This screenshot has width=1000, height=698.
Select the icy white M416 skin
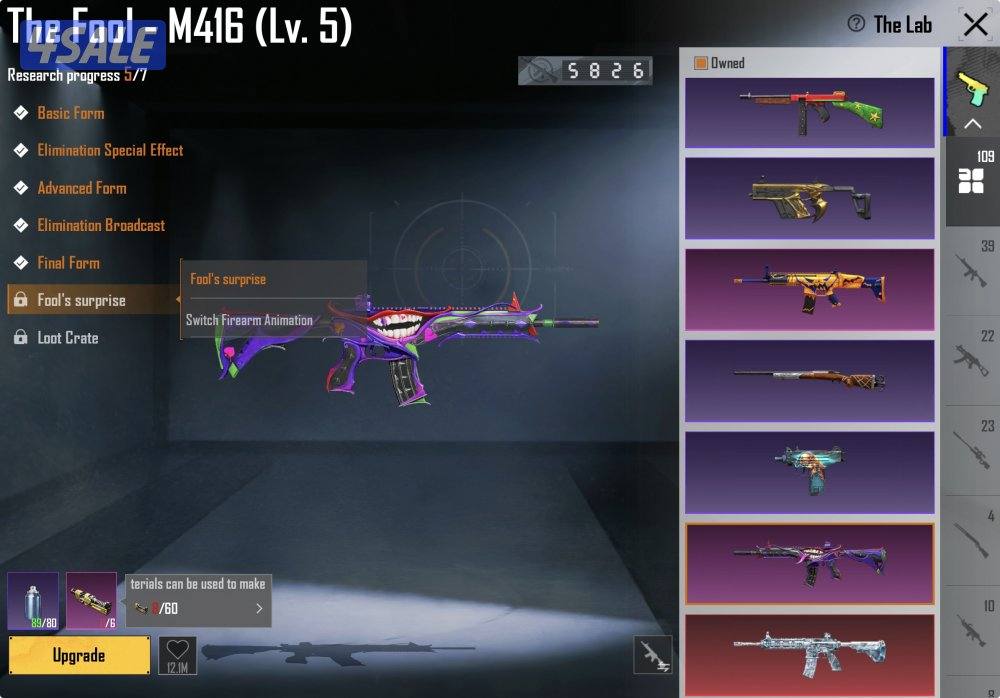pyautogui.click(x=809, y=654)
